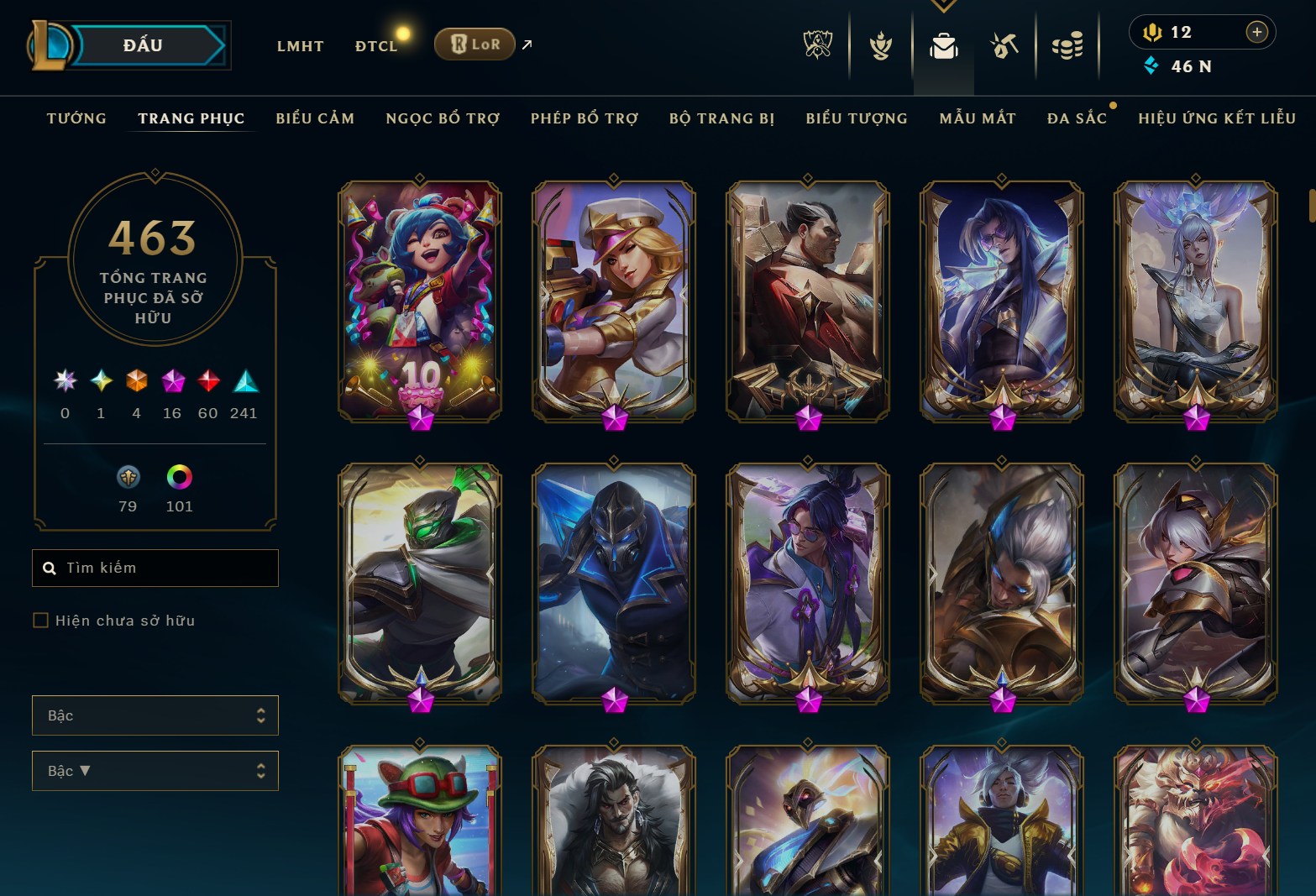Open Hextech Loot via the crafting icon
The image size is (1316, 896).
[x=1004, y=46]
